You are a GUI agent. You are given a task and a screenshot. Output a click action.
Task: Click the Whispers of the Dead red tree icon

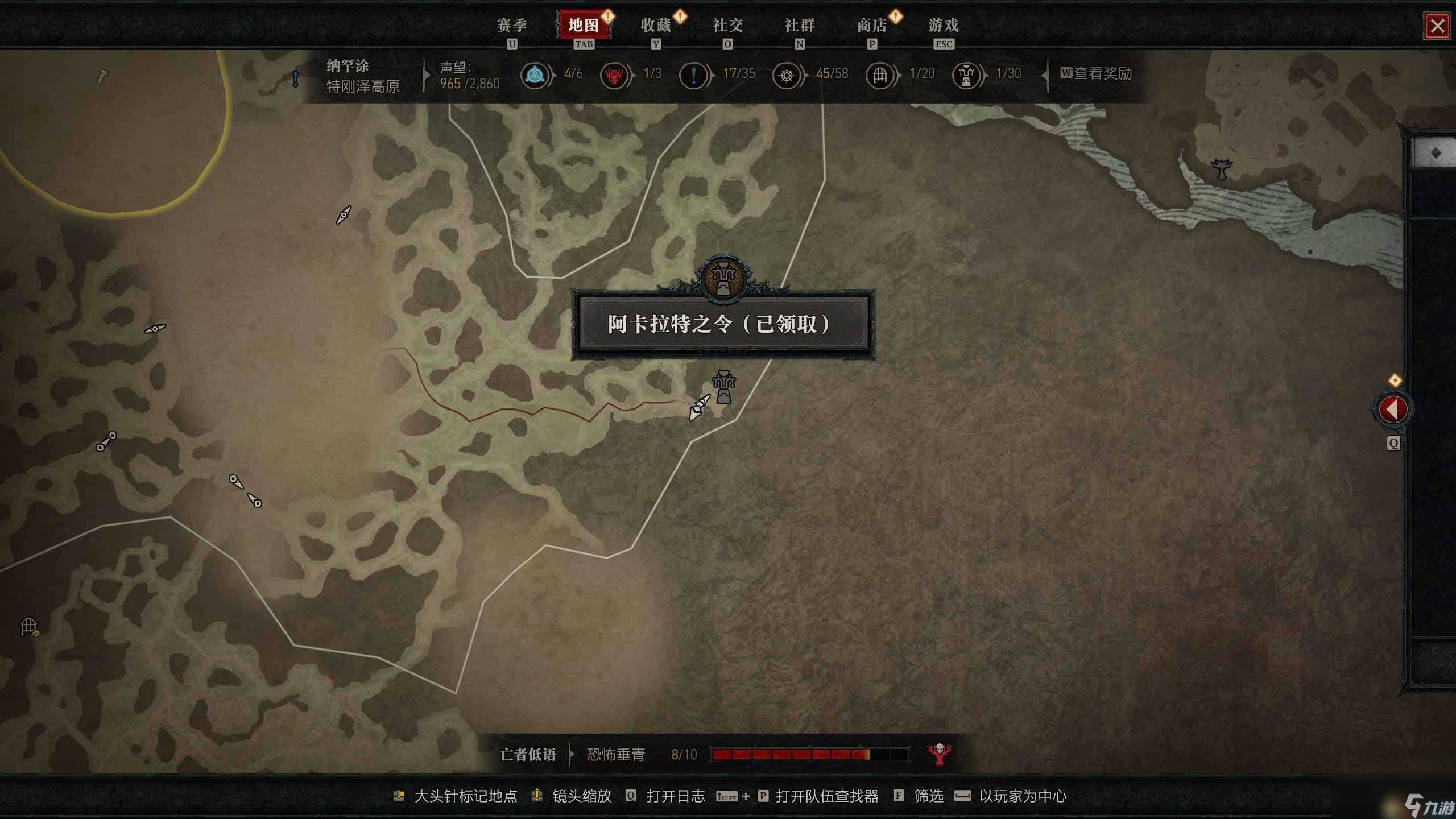(940, 754)
